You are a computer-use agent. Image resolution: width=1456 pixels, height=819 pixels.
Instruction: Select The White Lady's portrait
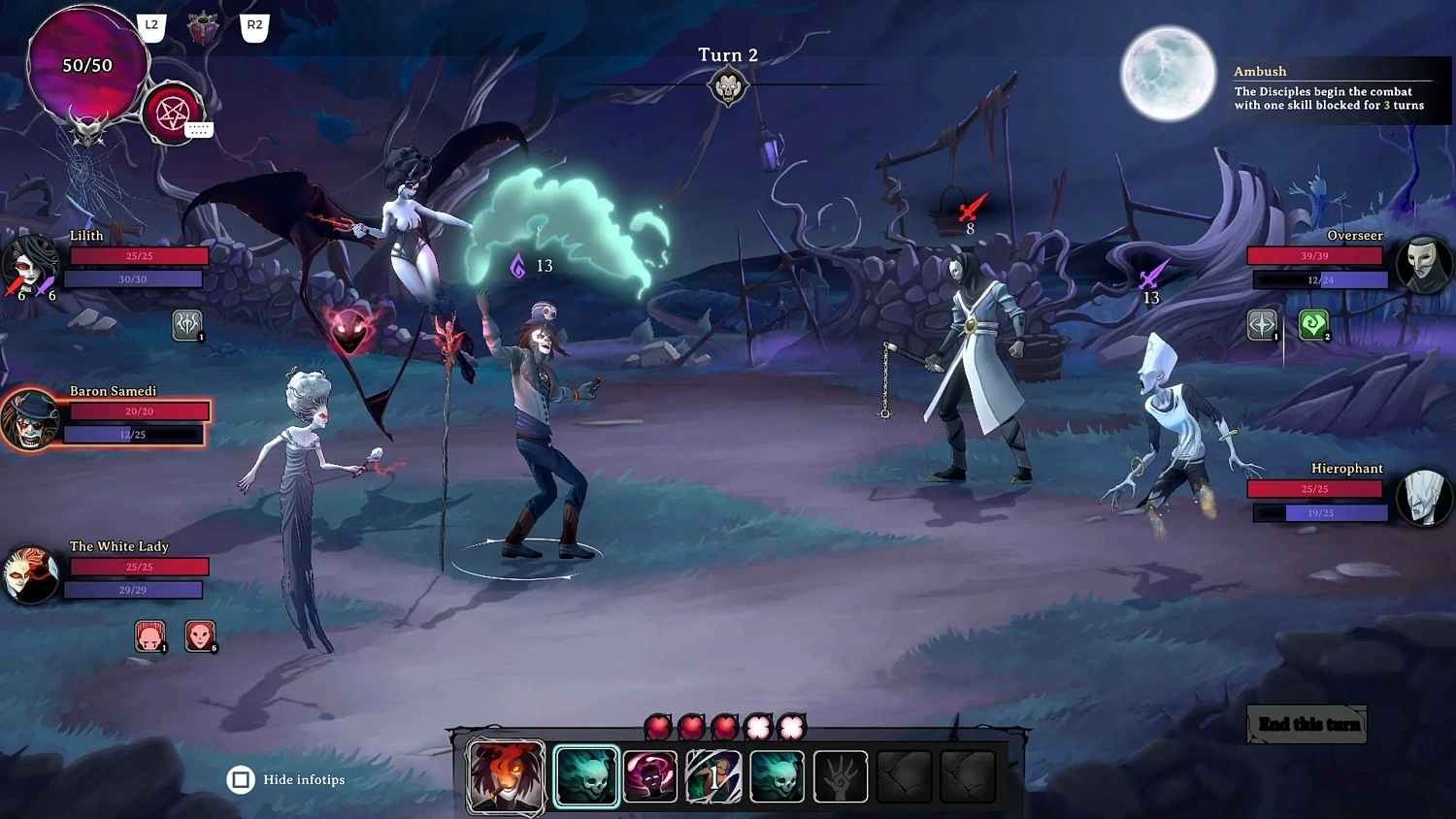pyautogui.click(x=30, y=574)
